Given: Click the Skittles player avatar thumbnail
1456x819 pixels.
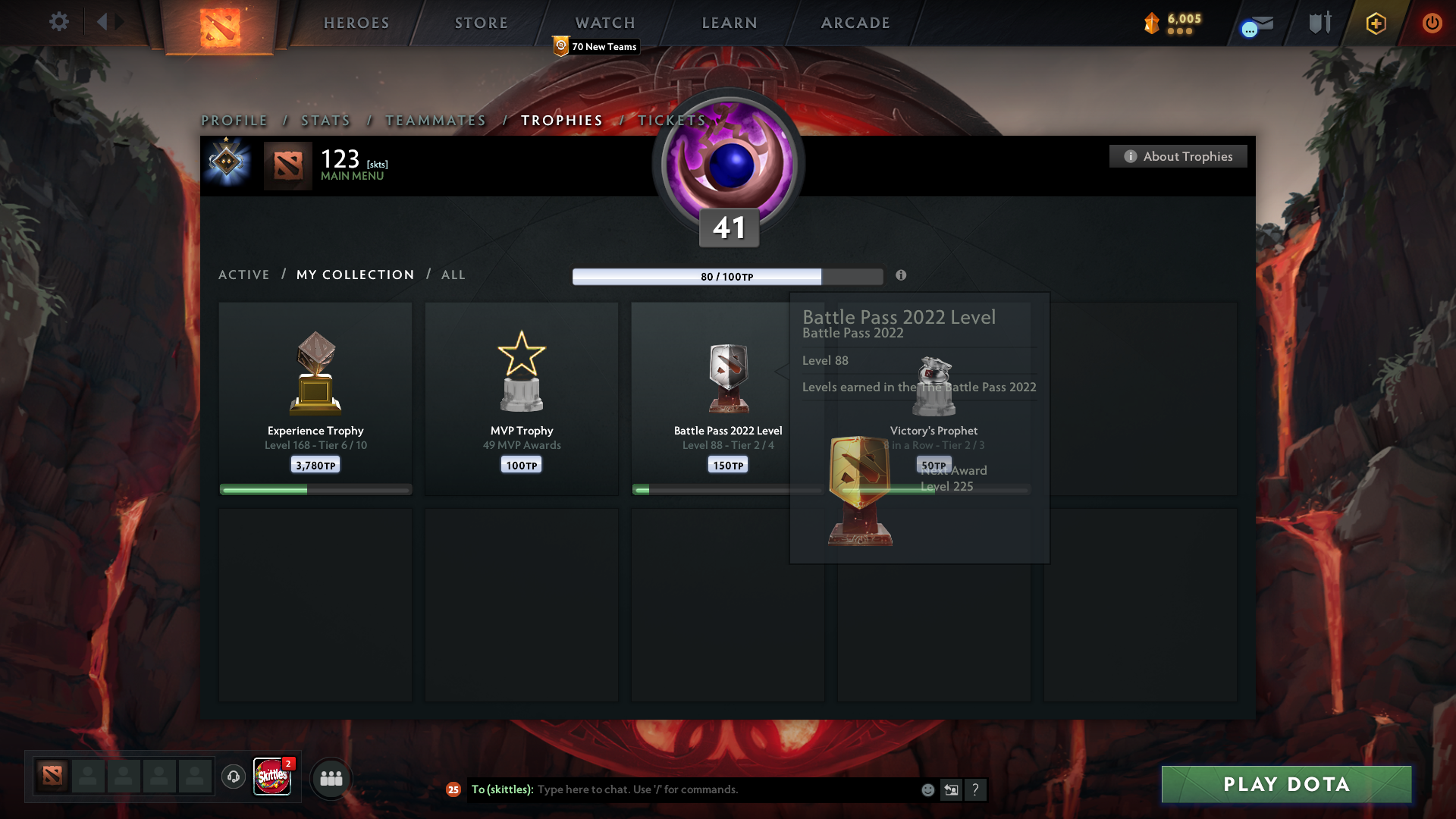Looking at the screenshot, I should [x=272, y=777].
